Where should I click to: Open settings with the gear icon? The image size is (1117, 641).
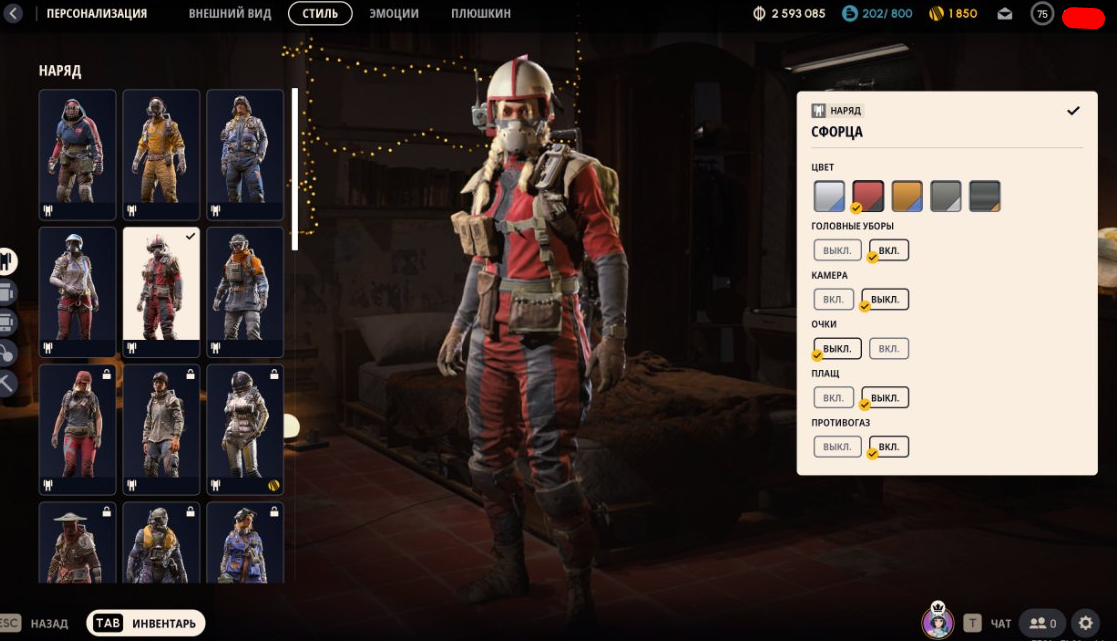[1087, 623]
